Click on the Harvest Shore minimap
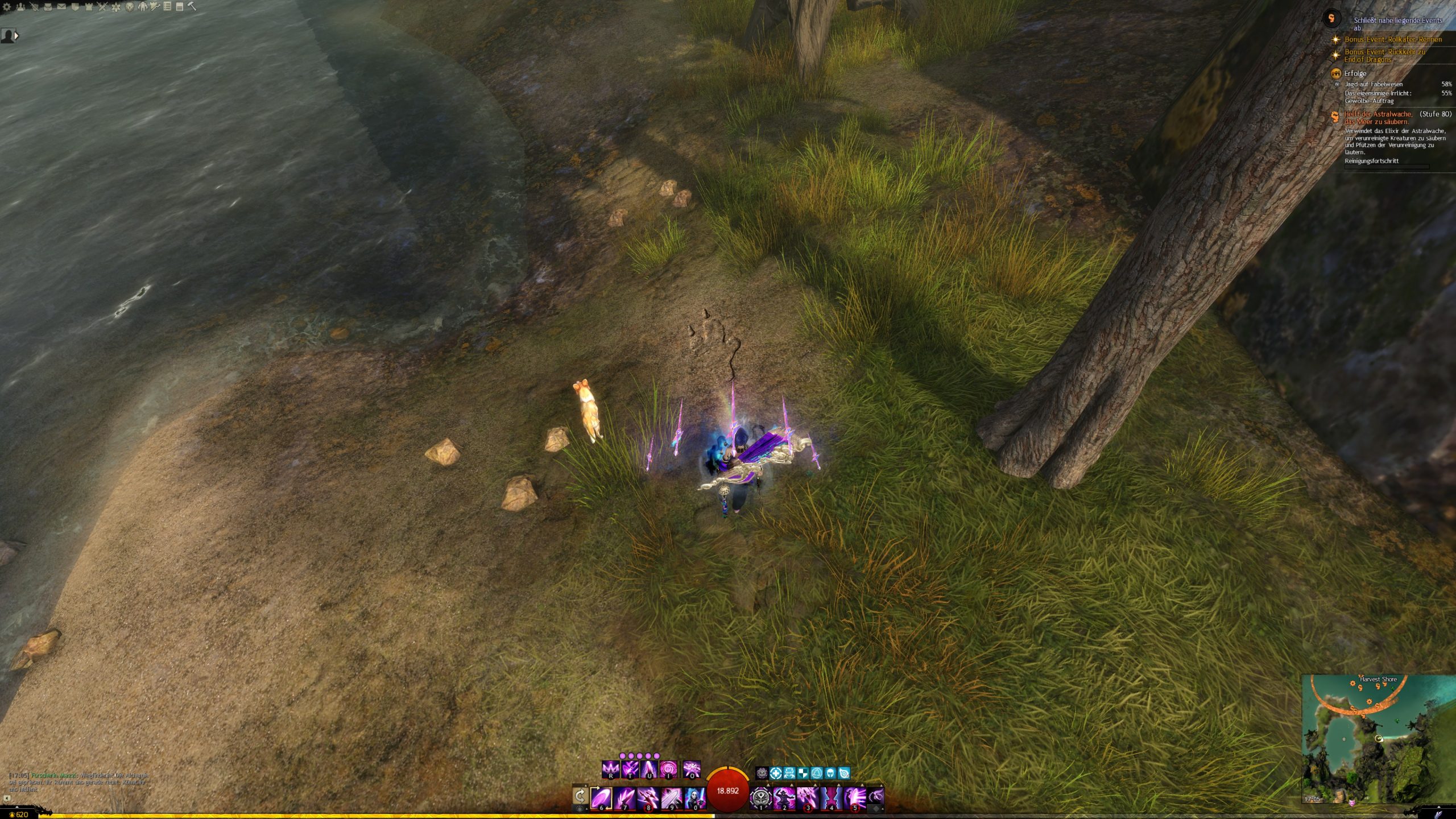 click(x=1378, y=739)
